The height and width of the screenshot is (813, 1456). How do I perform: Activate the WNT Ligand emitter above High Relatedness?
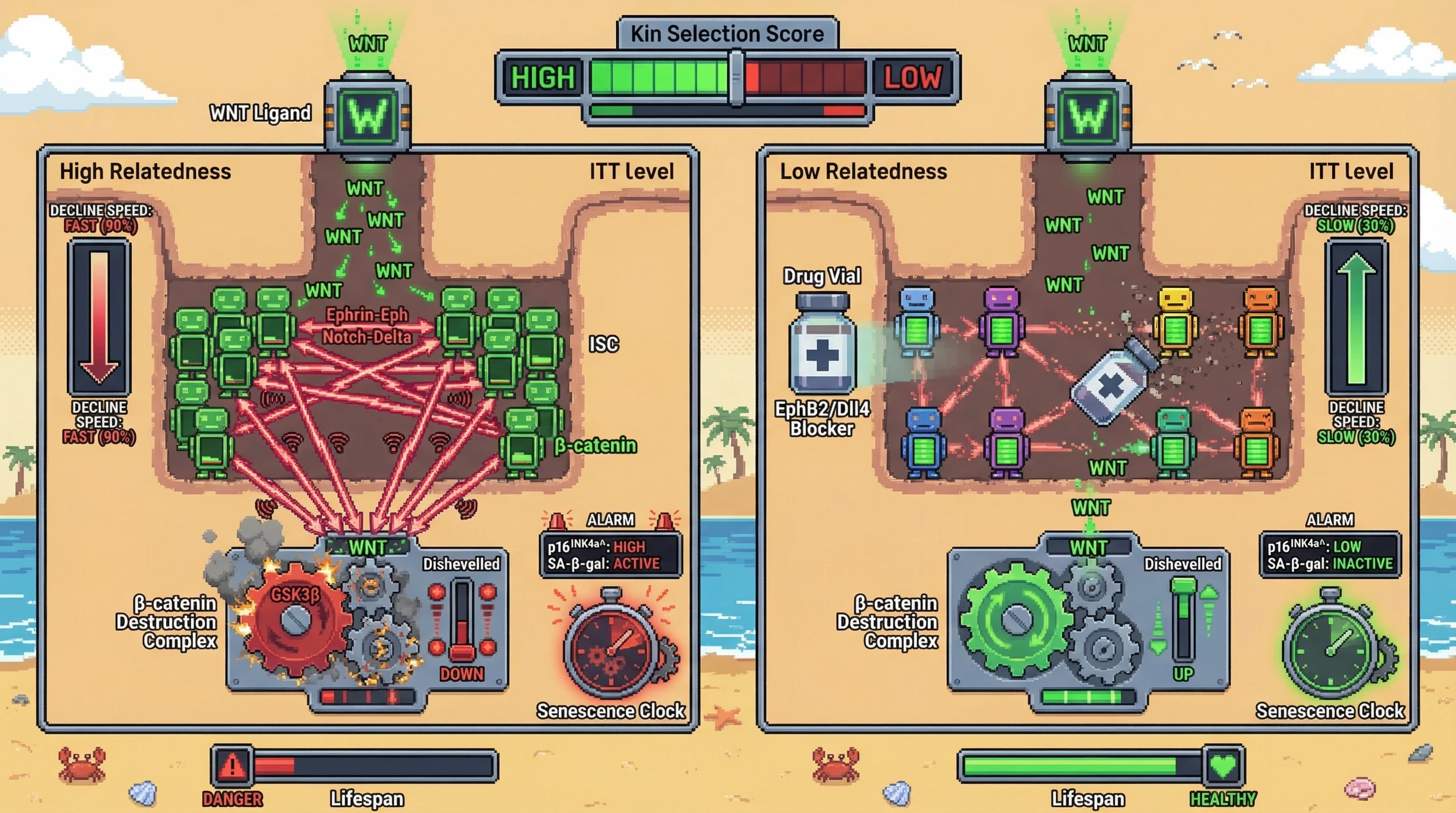[368, 116]
